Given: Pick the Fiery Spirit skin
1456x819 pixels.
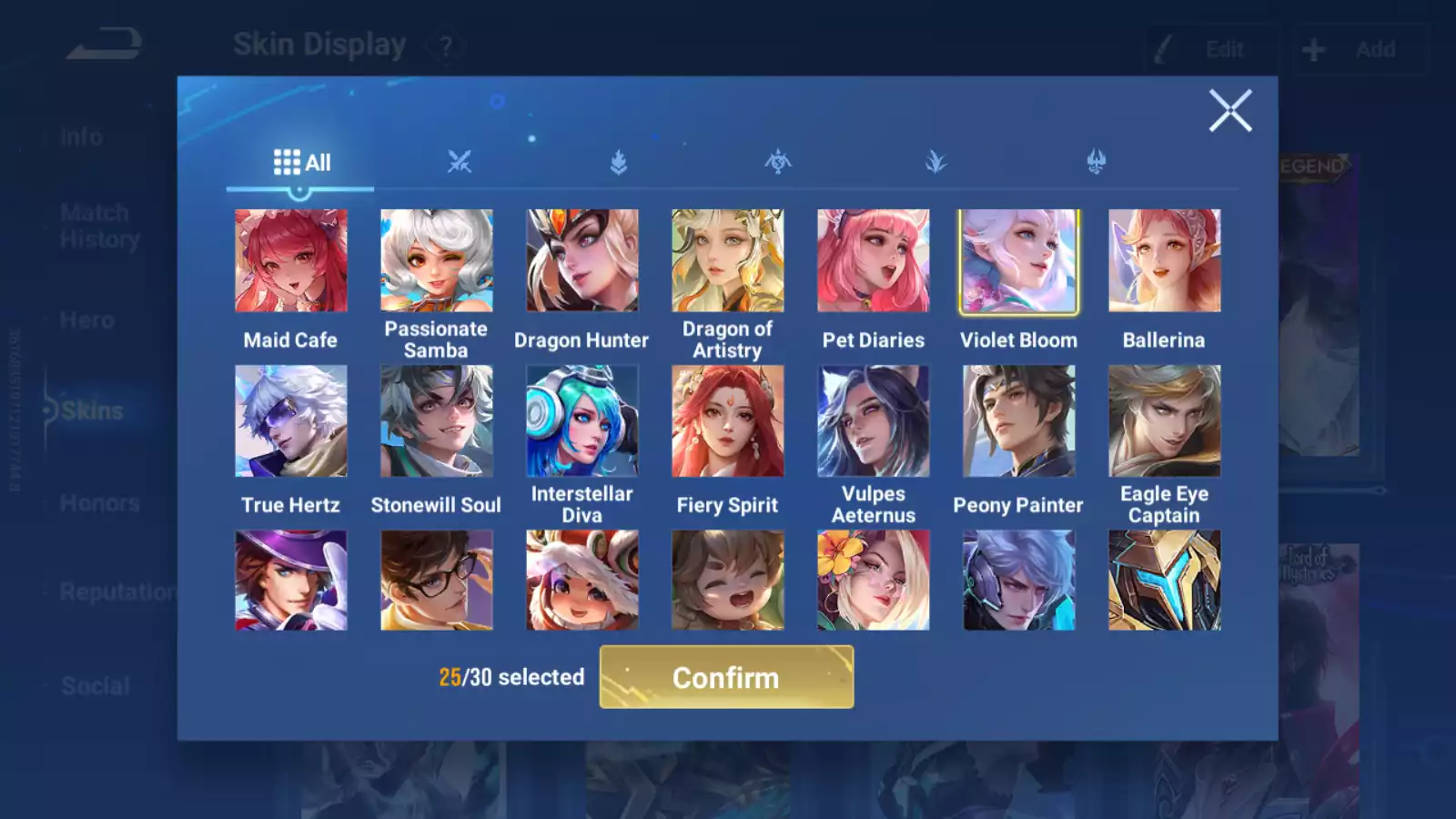Looking at the screenshot, I should point(727,421).
